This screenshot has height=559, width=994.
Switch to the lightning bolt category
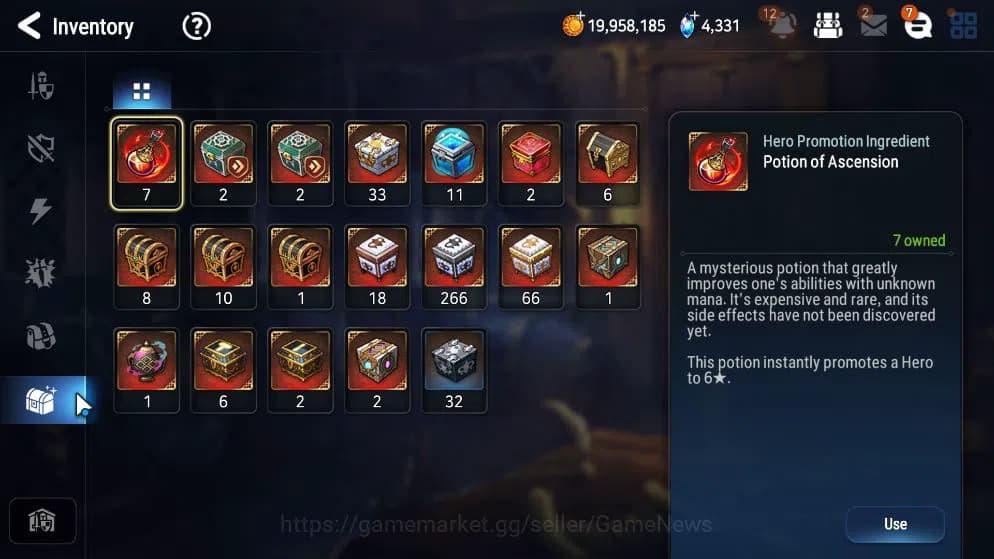(42, 211)
